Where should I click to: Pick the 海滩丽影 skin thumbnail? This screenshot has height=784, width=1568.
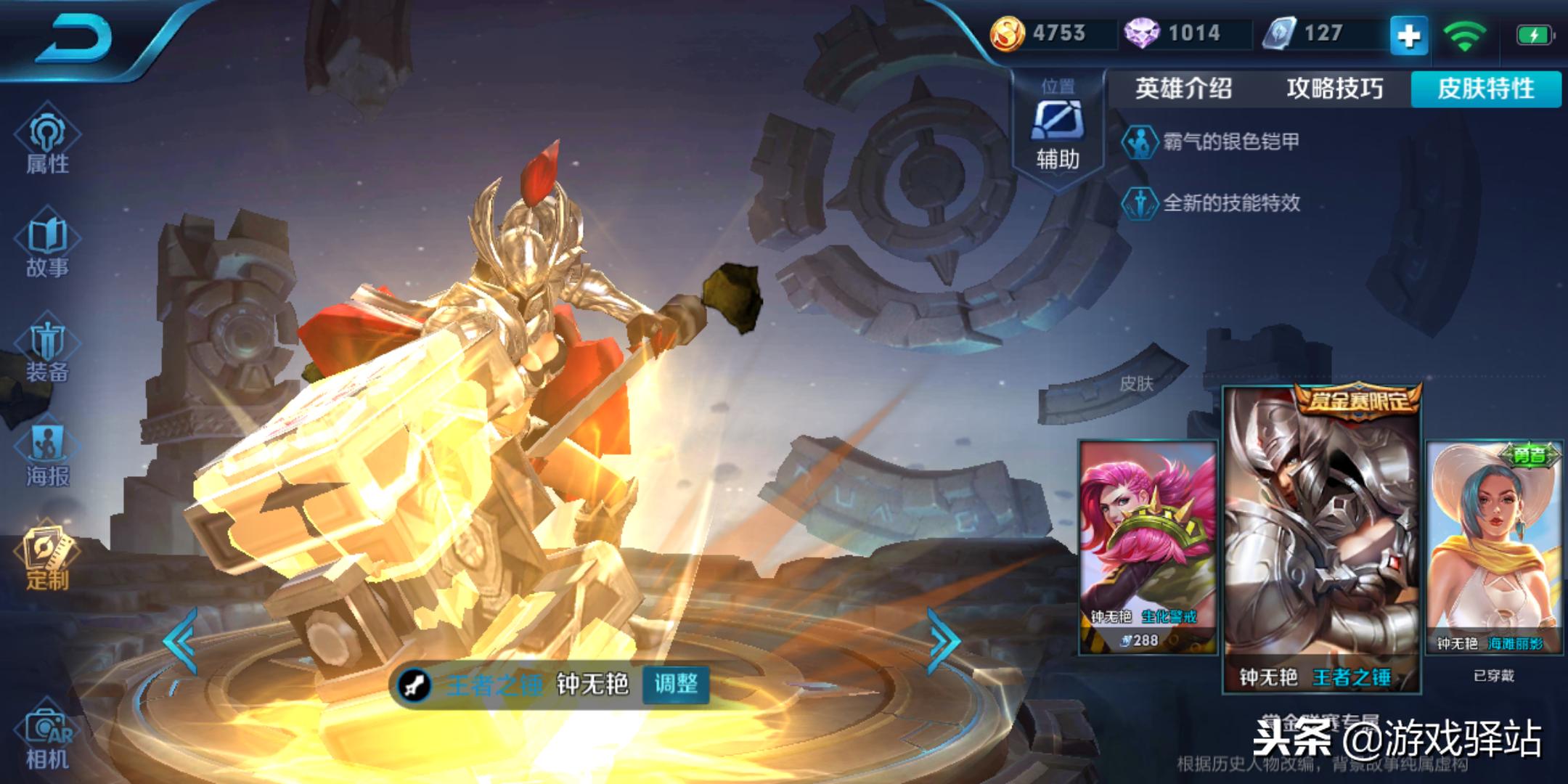(x=1494, y=546)
